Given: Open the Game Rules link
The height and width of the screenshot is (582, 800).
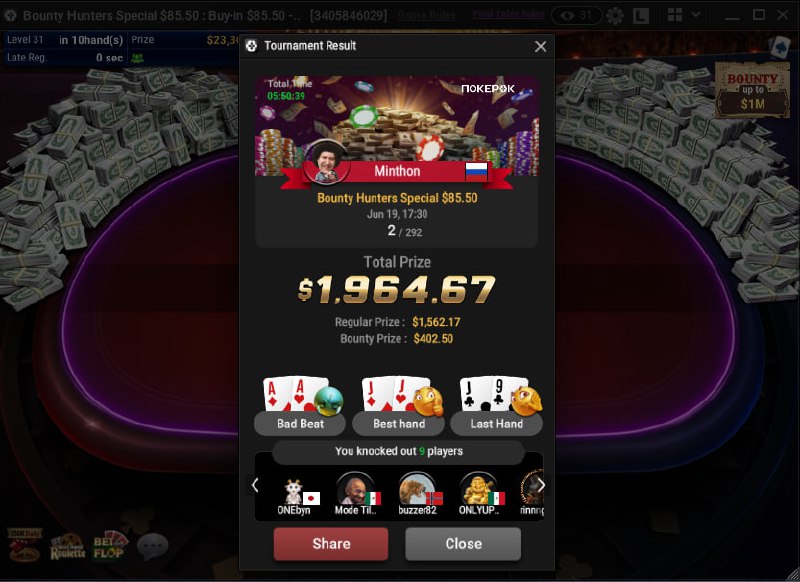Looking at the screenshot, I should [426, 16].
